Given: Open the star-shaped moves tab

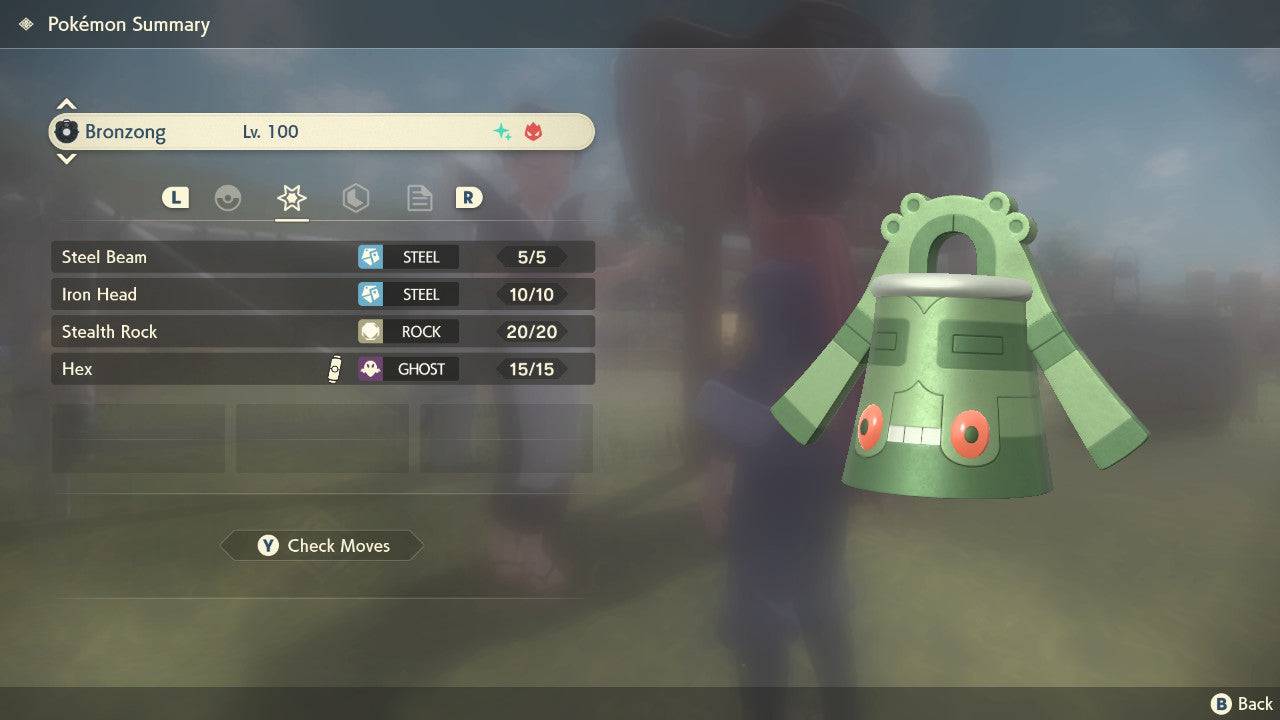Looking at the screenshot, I should click(291, 198).
